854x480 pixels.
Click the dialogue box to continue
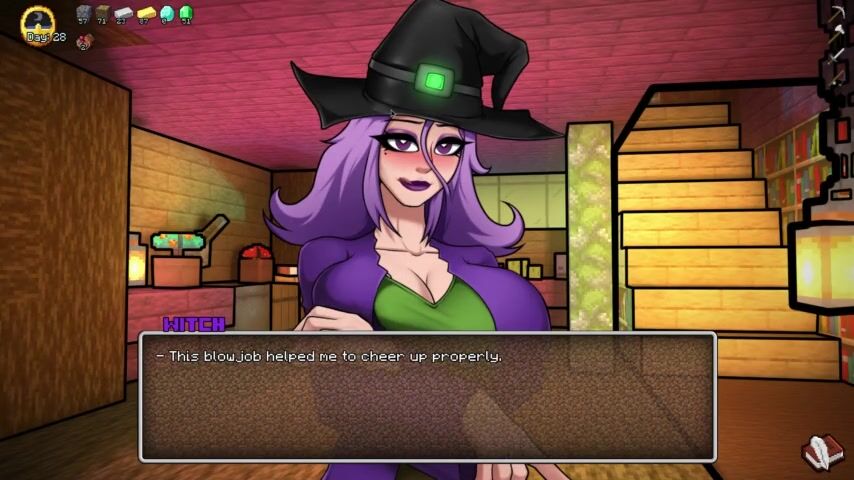point(427,397)
